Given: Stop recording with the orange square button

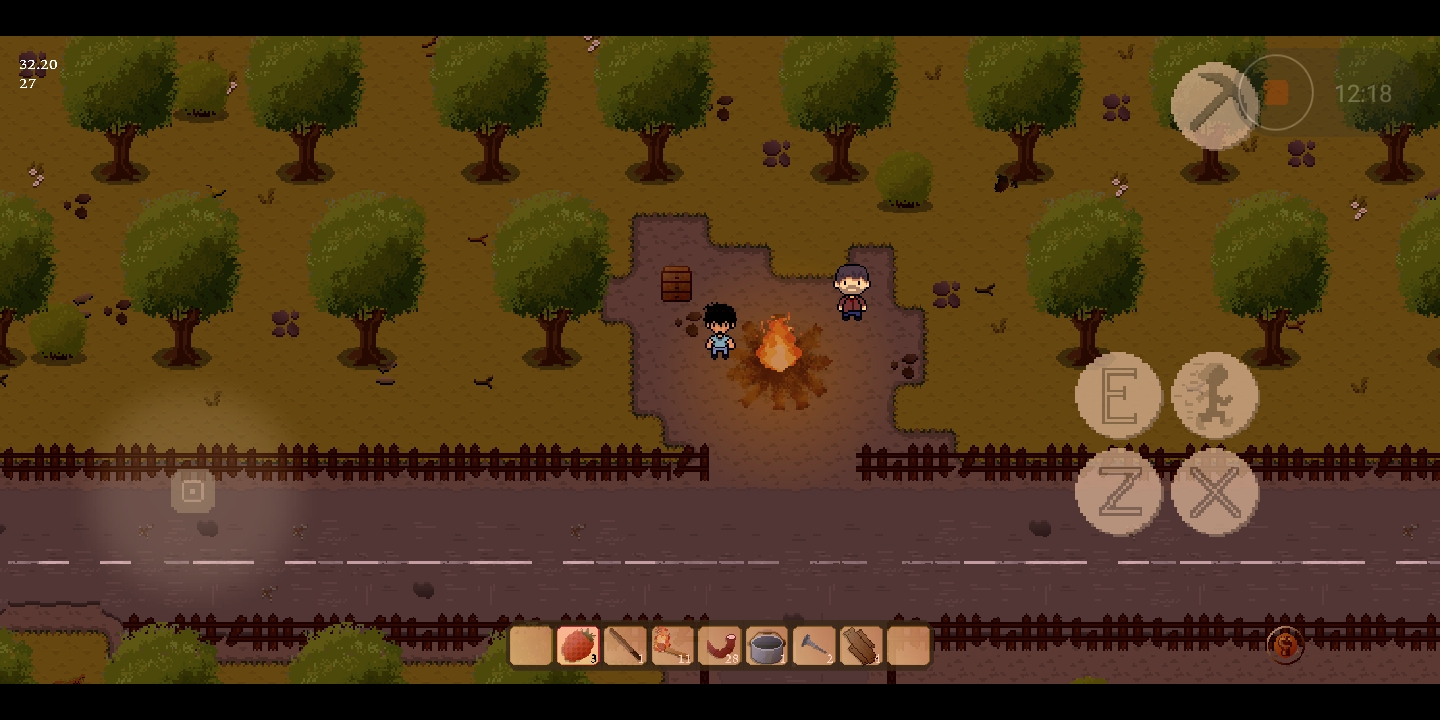Looking at the screenshot, I should [x=1276, y=93].
